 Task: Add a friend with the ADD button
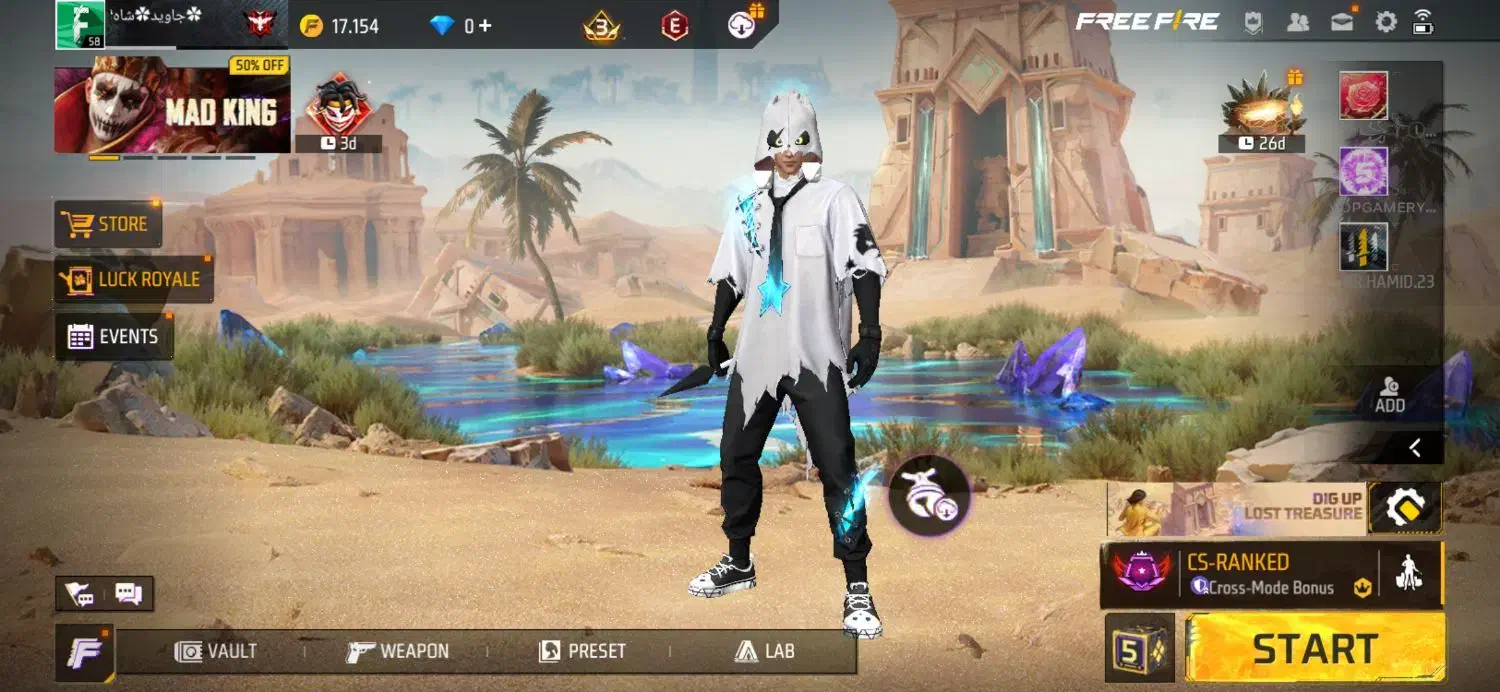click(1390, 394)
